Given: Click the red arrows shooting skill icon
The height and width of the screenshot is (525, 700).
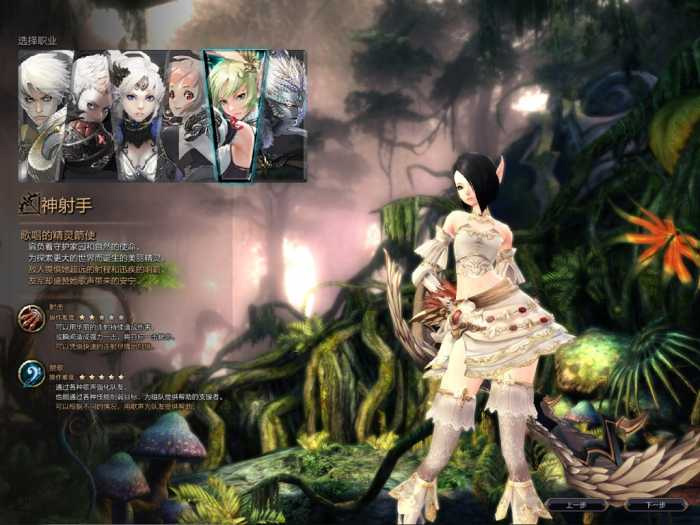Looking at the screenshot, I should [31, 320].
